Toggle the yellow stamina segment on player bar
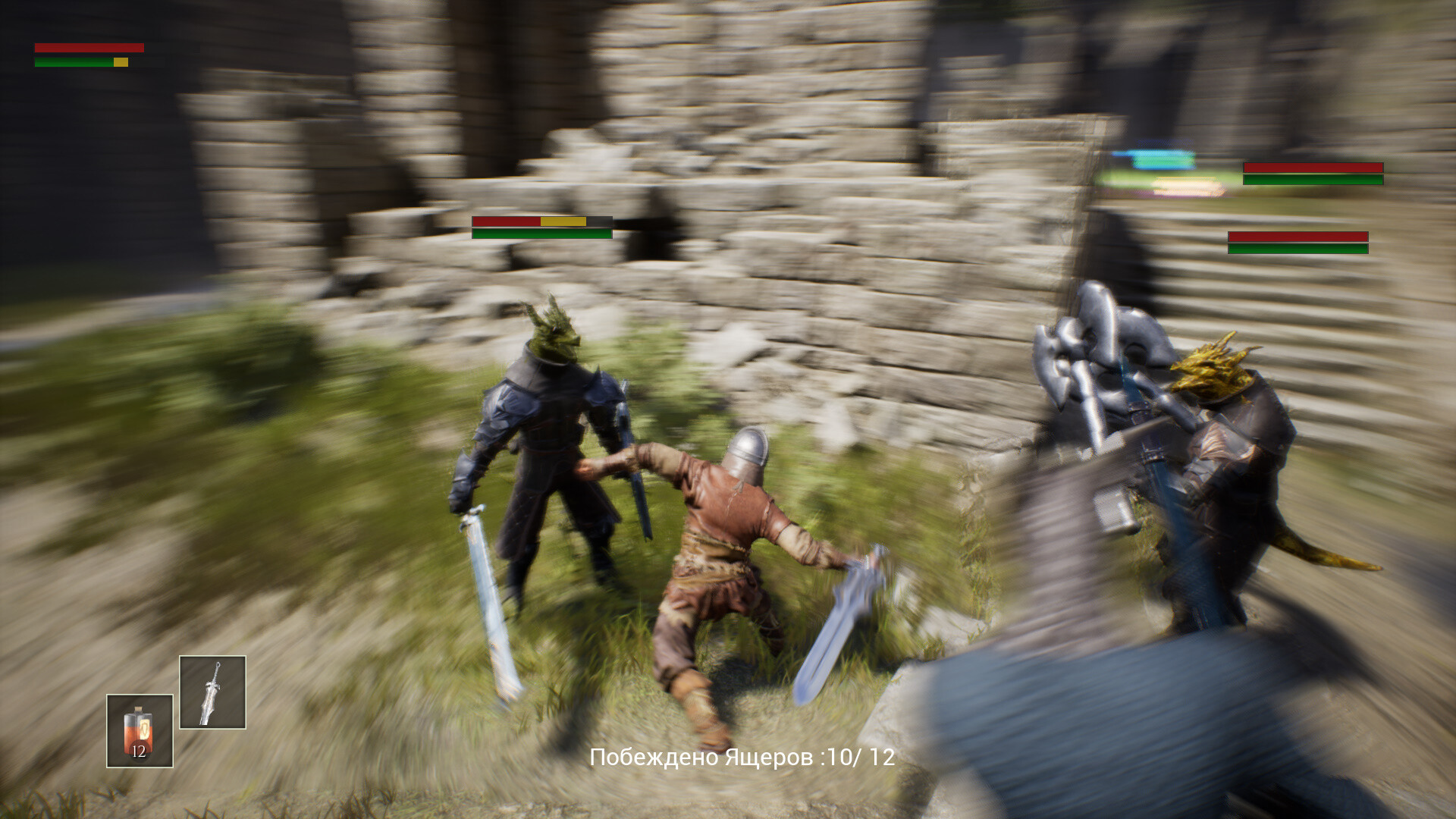 [120, 63]
